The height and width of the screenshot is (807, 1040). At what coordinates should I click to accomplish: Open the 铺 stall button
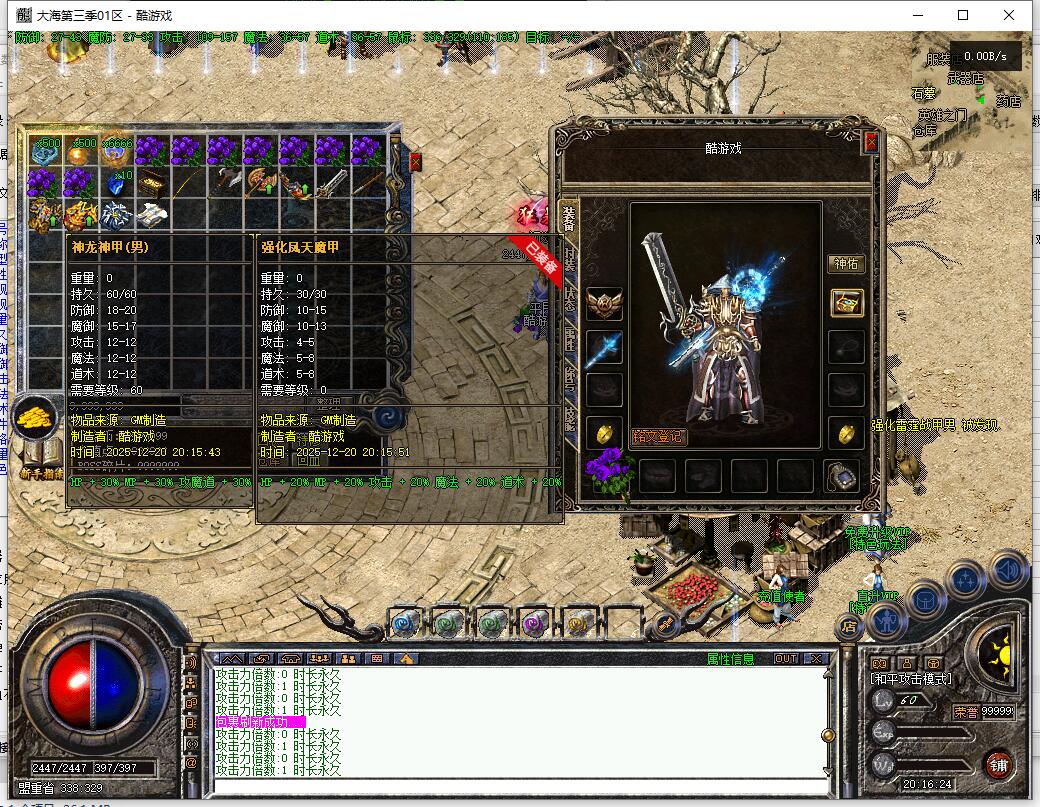[997, 765]
